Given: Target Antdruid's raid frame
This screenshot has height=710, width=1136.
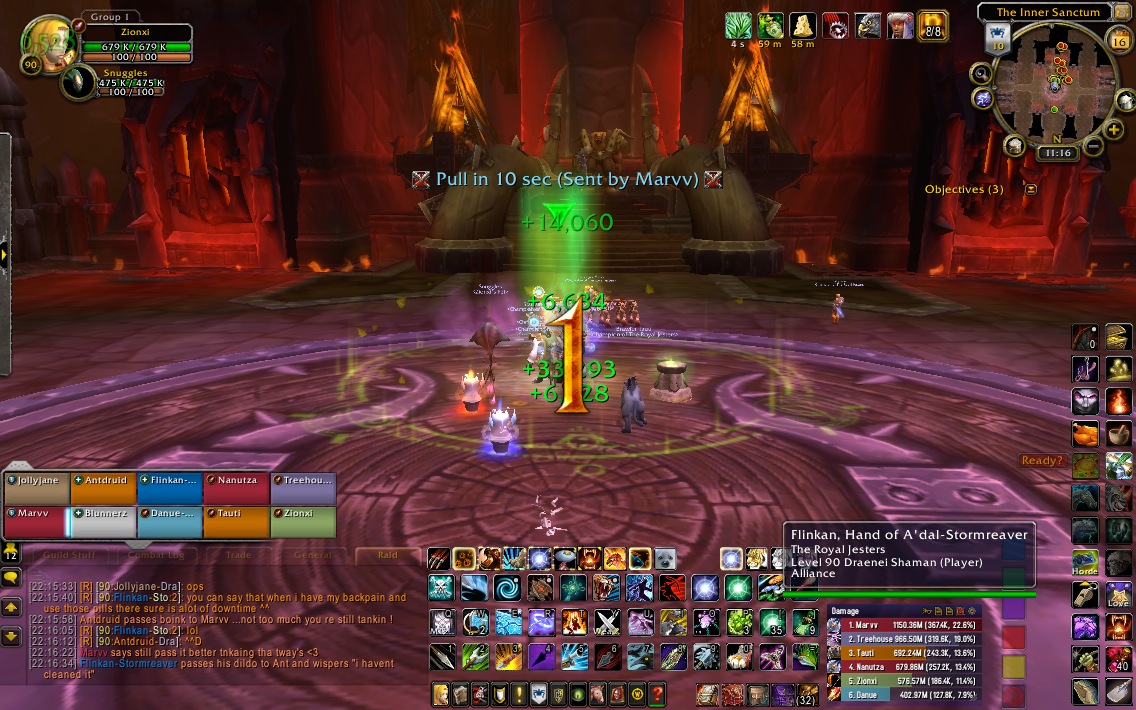Looking at the screenshot, I should [102, 489].
